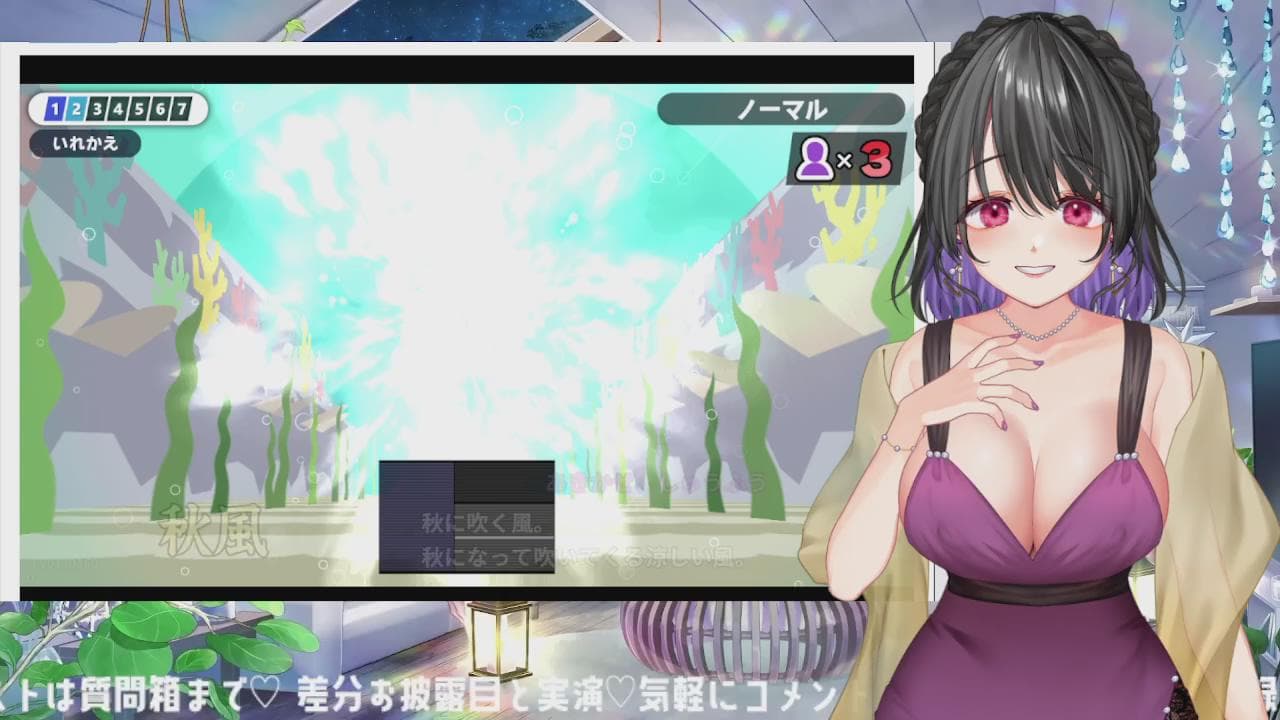Toggle stage number 2 highlighted tile
Screen dimensions: 1280x720
pyautogui.click(x=76, y=107)
